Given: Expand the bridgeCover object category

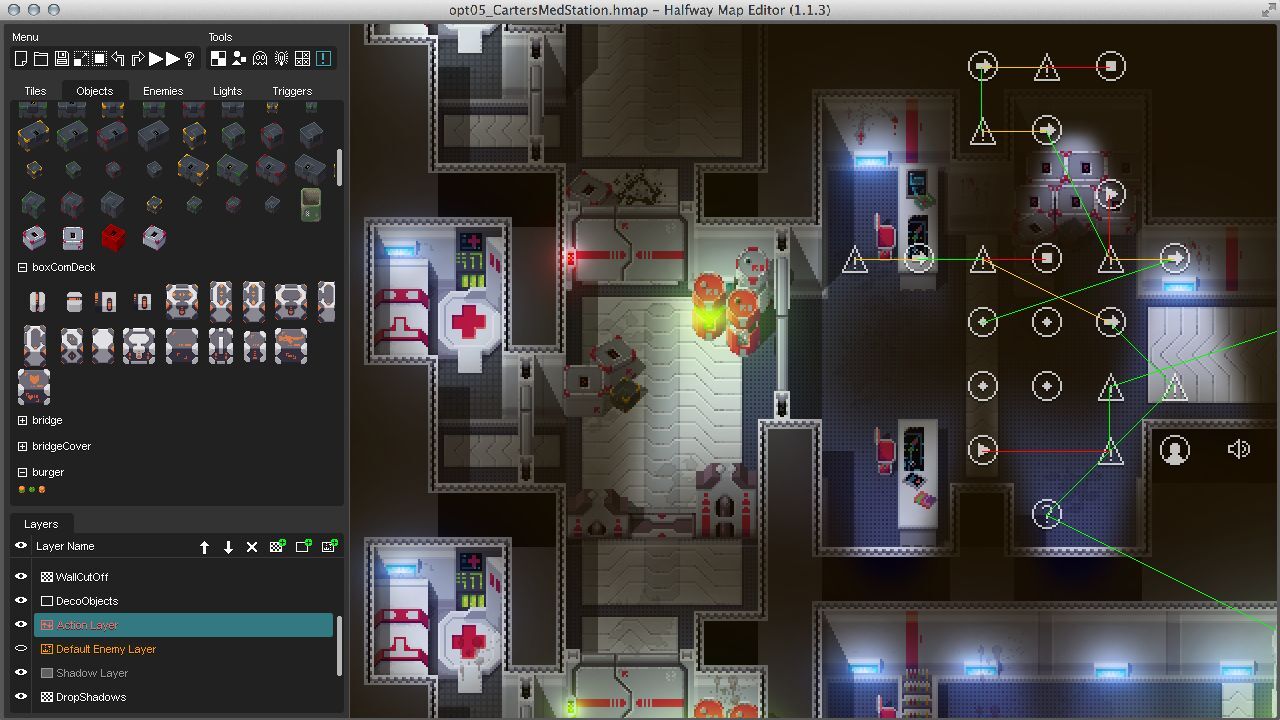Looking at the screenshot, I should coord(21,446).
